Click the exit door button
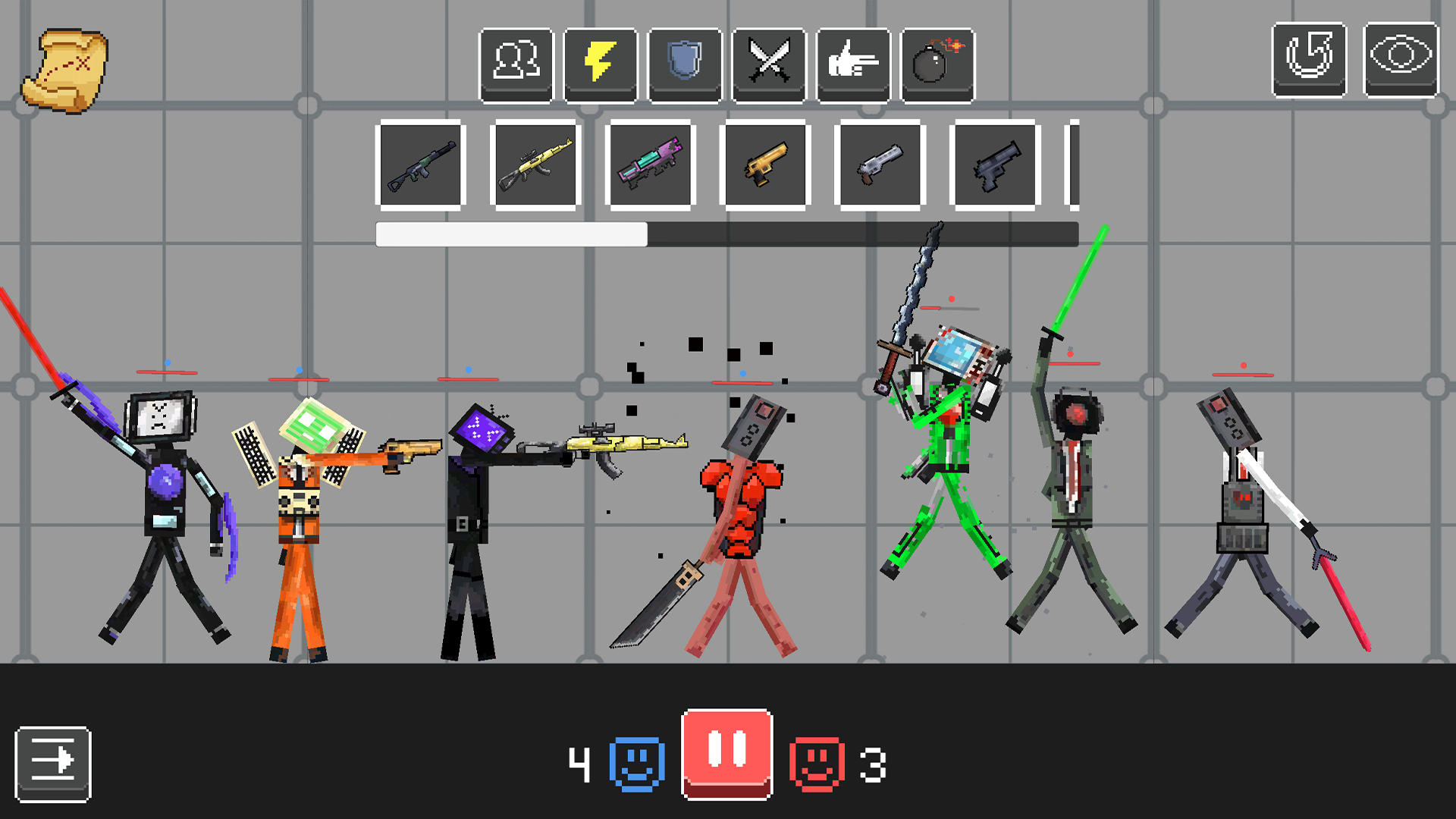The image size is (1456, 819). tap(54, 764)
